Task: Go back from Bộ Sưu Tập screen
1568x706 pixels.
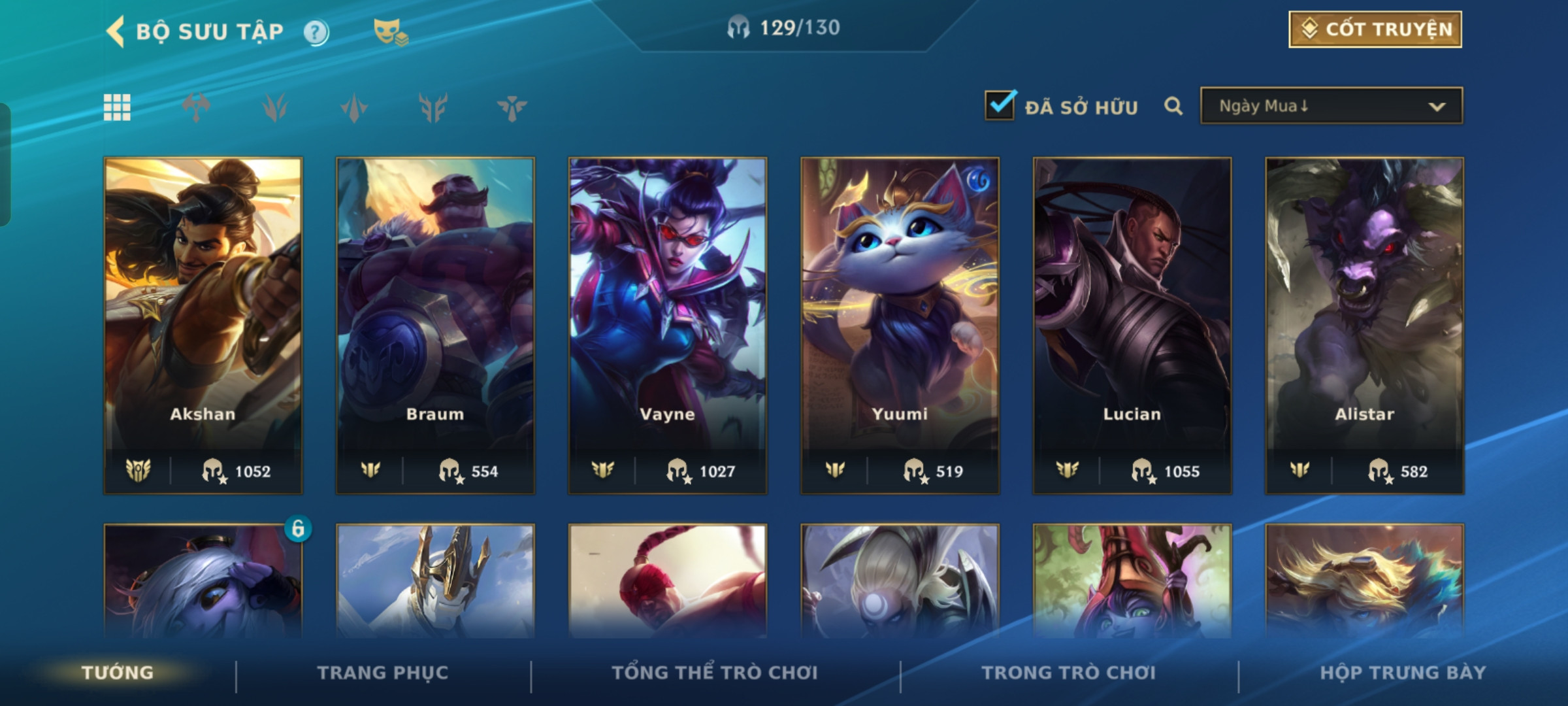Action: coord(116,31)
